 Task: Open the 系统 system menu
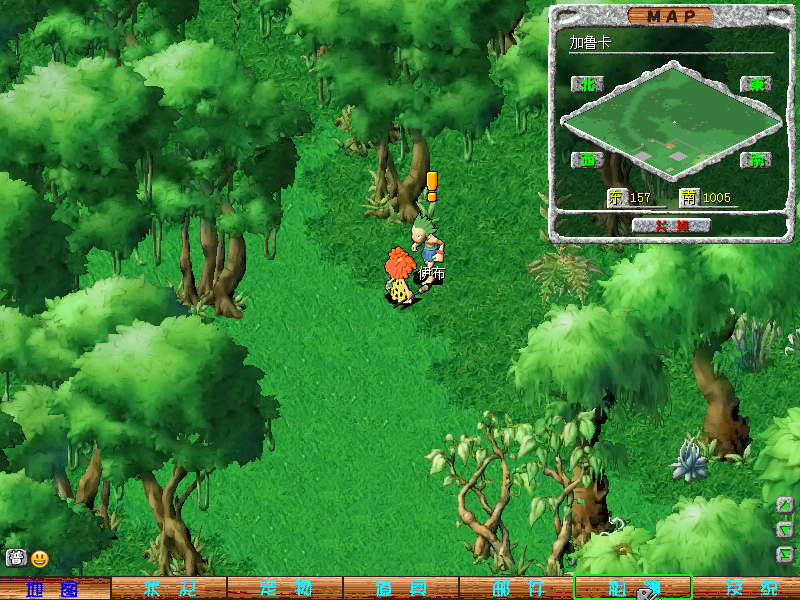click(746, 589)
